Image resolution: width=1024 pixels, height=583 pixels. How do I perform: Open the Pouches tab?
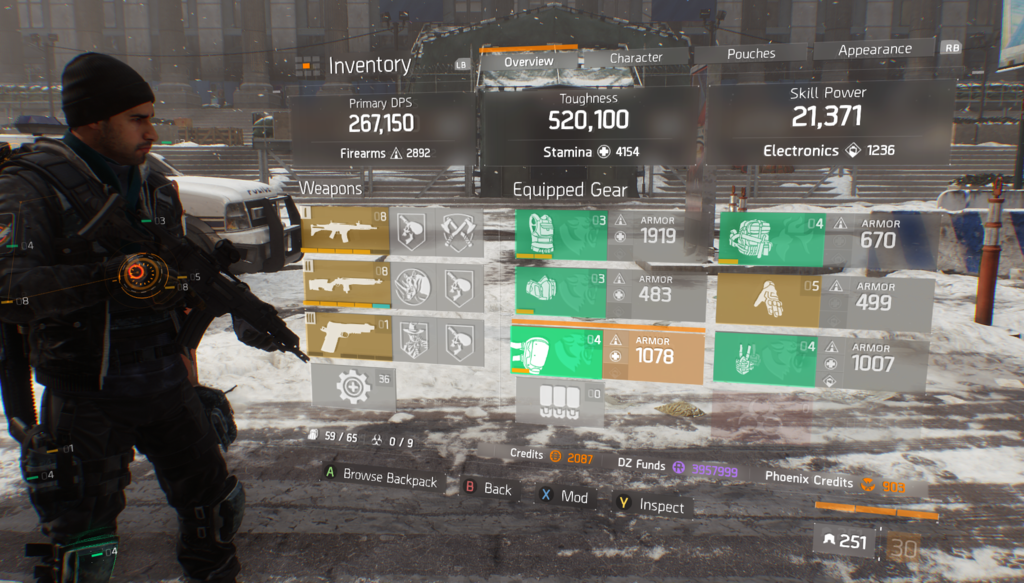coord(750,56)
